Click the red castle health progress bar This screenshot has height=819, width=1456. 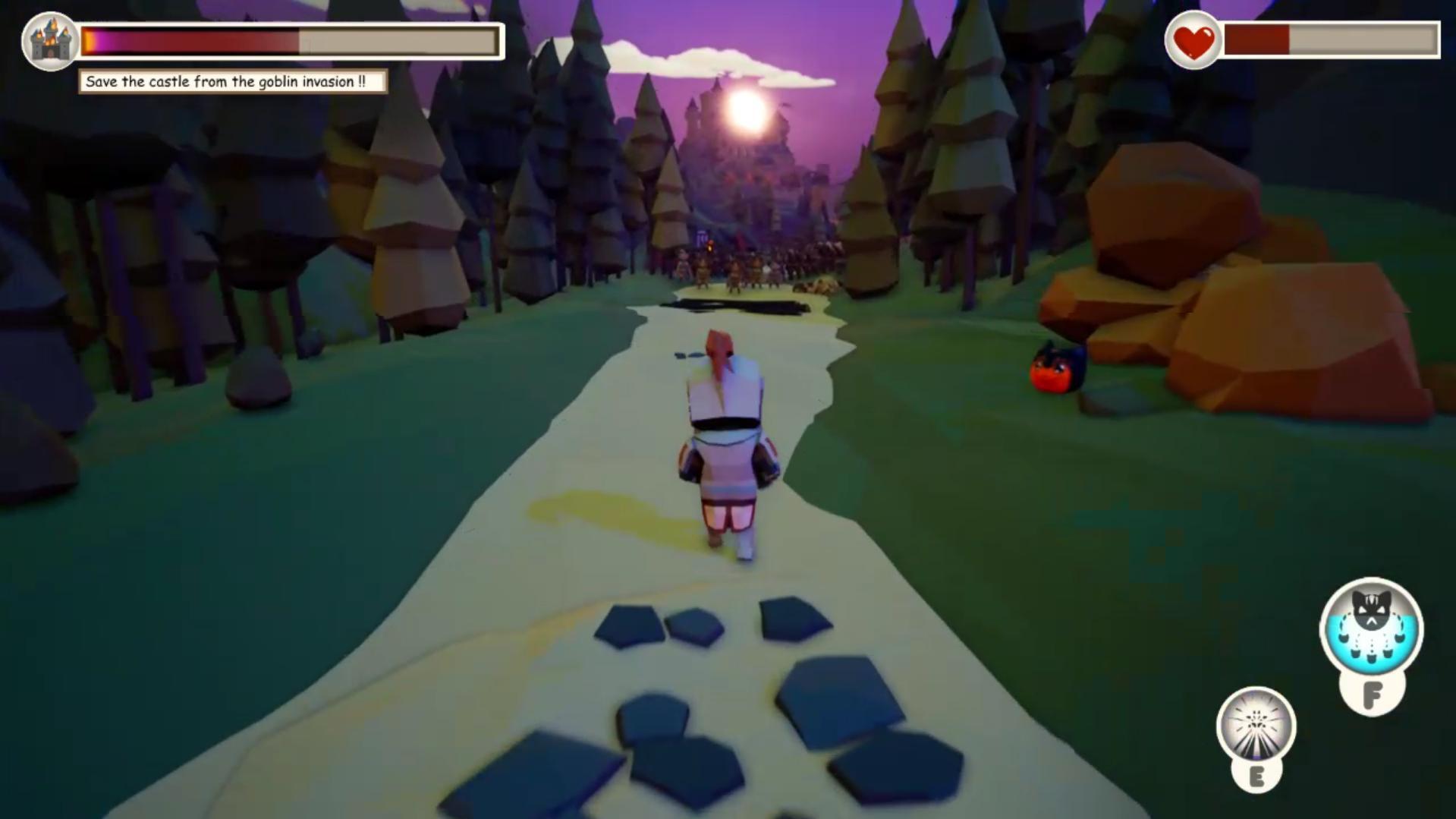190,42
